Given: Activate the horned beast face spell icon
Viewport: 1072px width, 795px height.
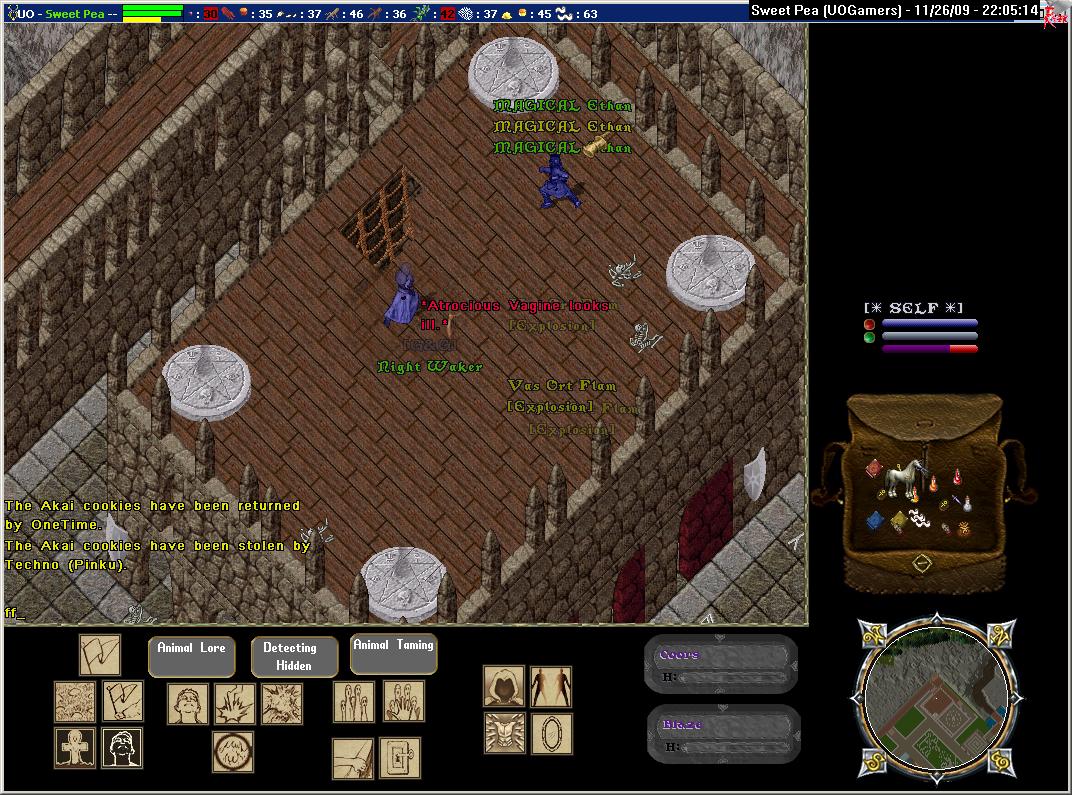Looking at the screenshot, I should (x=504, y=733).
